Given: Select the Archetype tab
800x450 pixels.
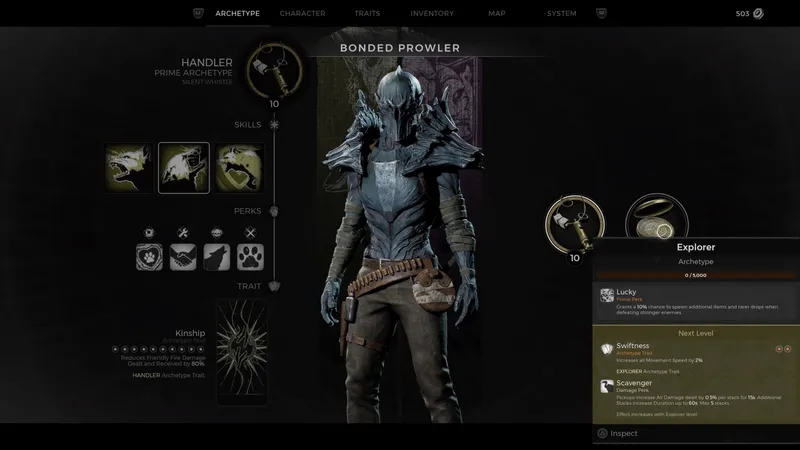Looking at the screenshot, I should [x=237, y=13].
